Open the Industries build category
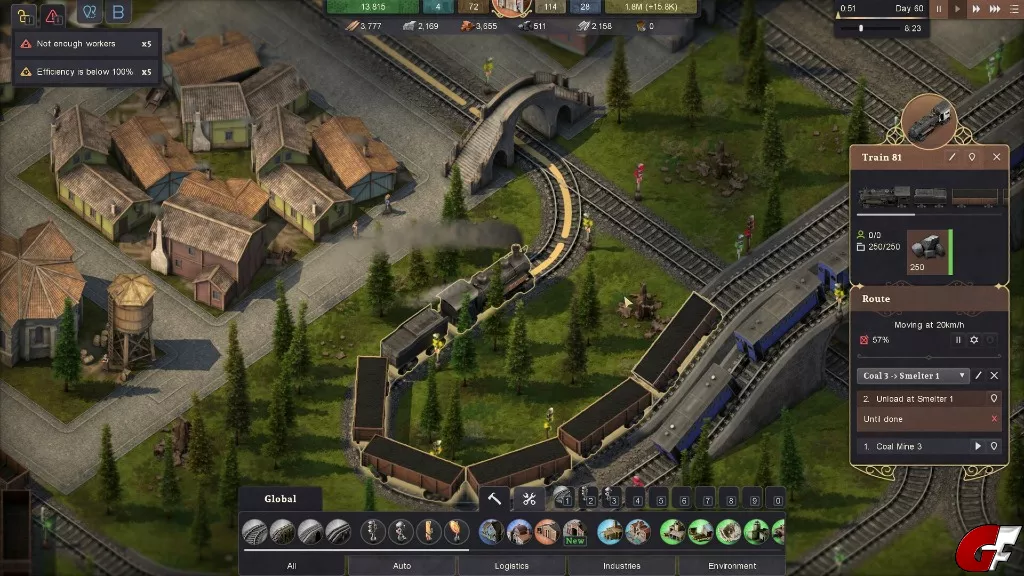 coord(621,566)
